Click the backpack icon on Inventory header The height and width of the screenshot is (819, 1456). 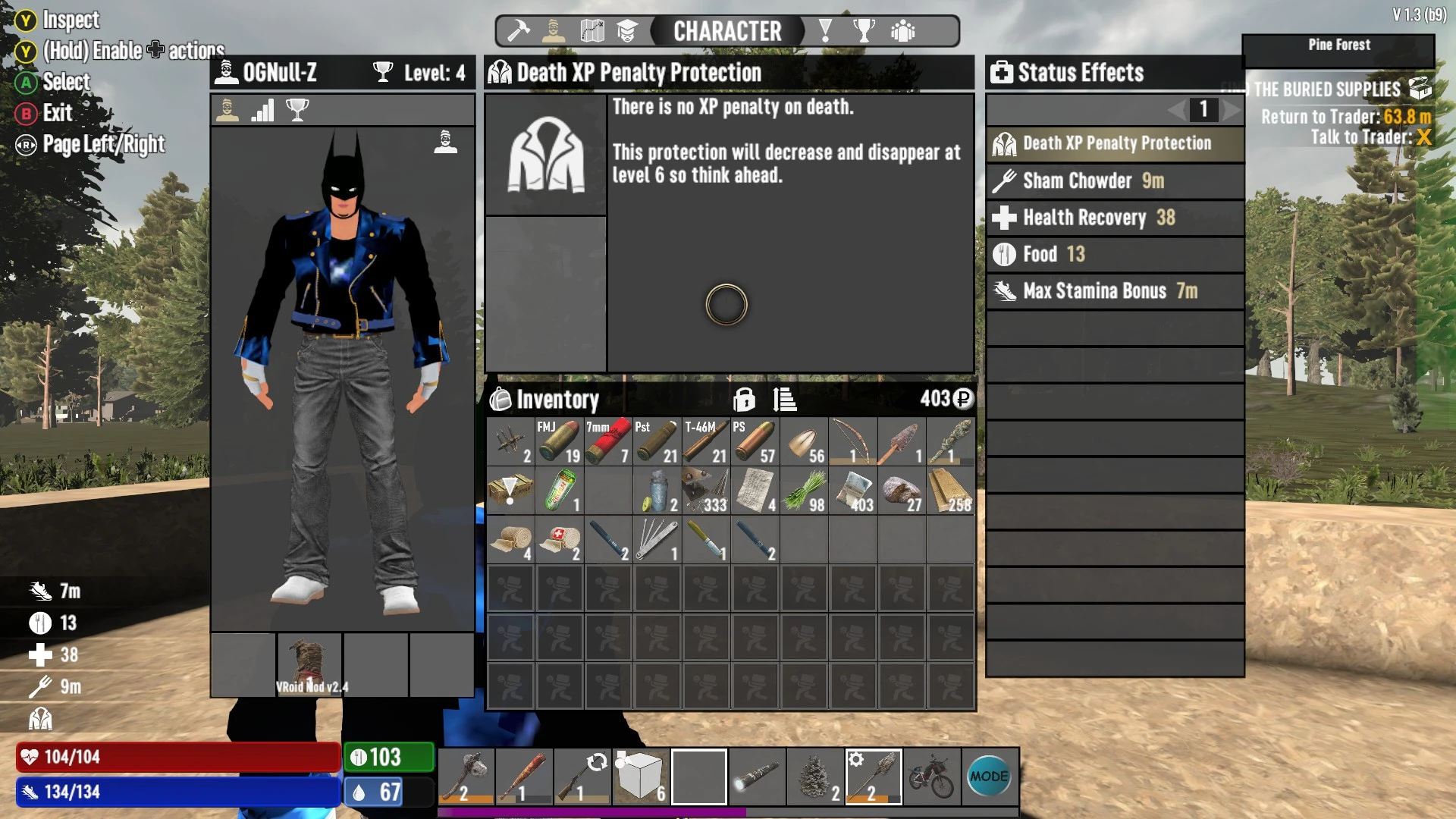[501, 400]
